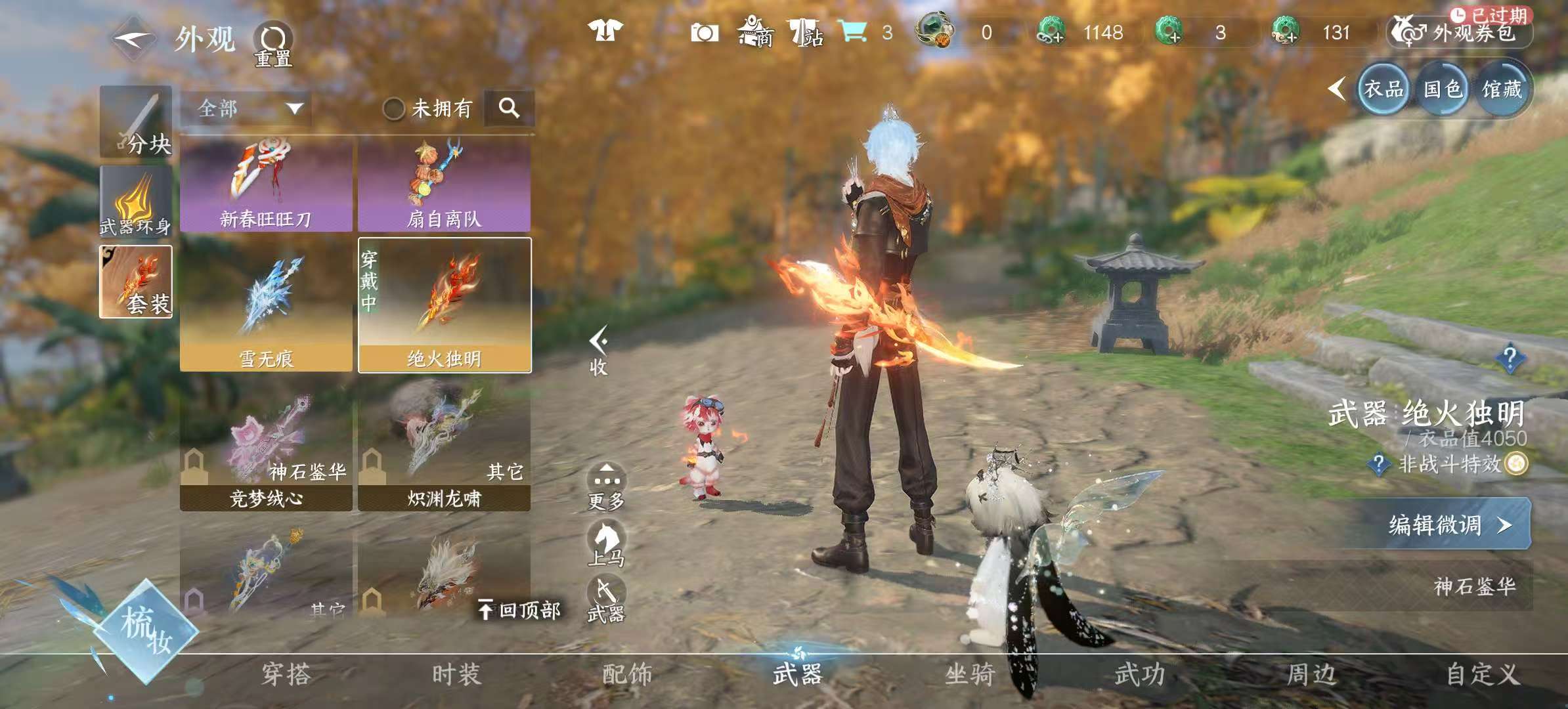Select the 新春旺旺刀 weapon skin
Image resolution: width=1568 pixels, height=709 pixels.
click(266, 184)
